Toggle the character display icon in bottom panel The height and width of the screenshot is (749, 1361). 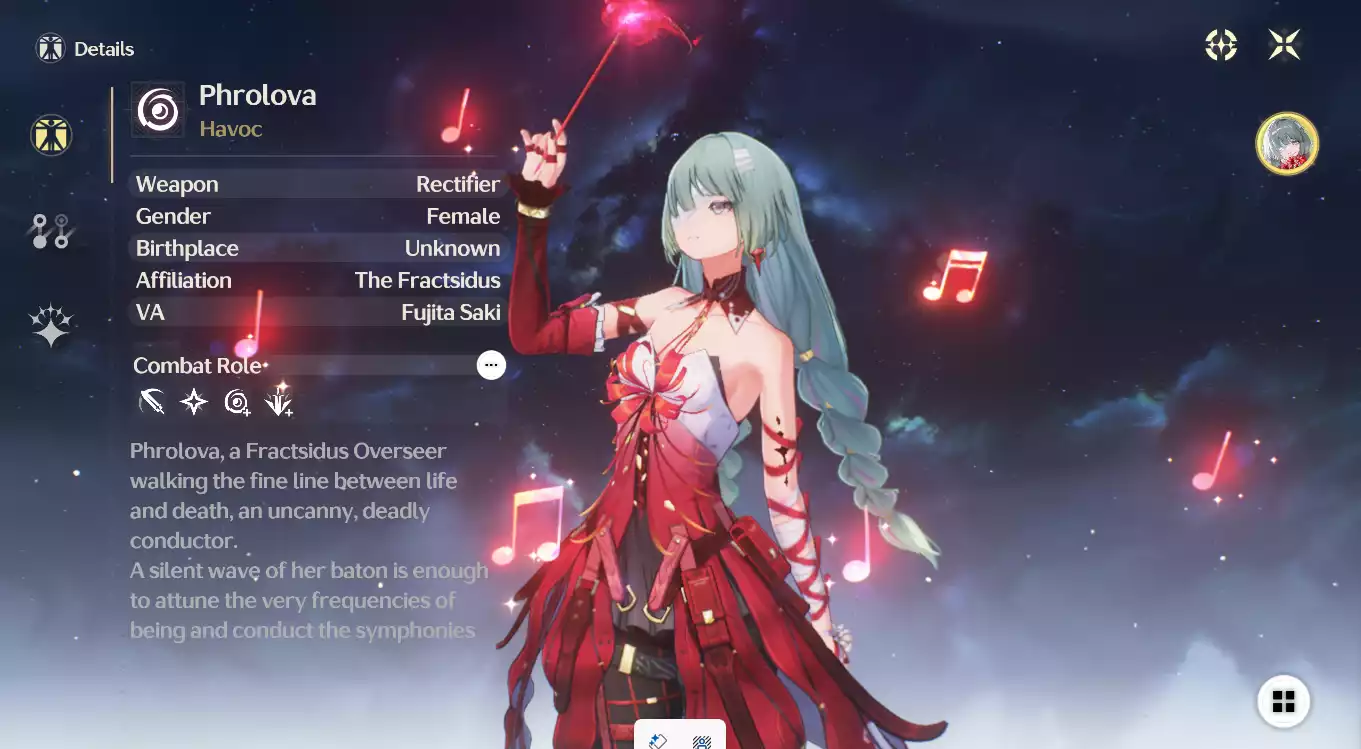(x=700, y=740)
